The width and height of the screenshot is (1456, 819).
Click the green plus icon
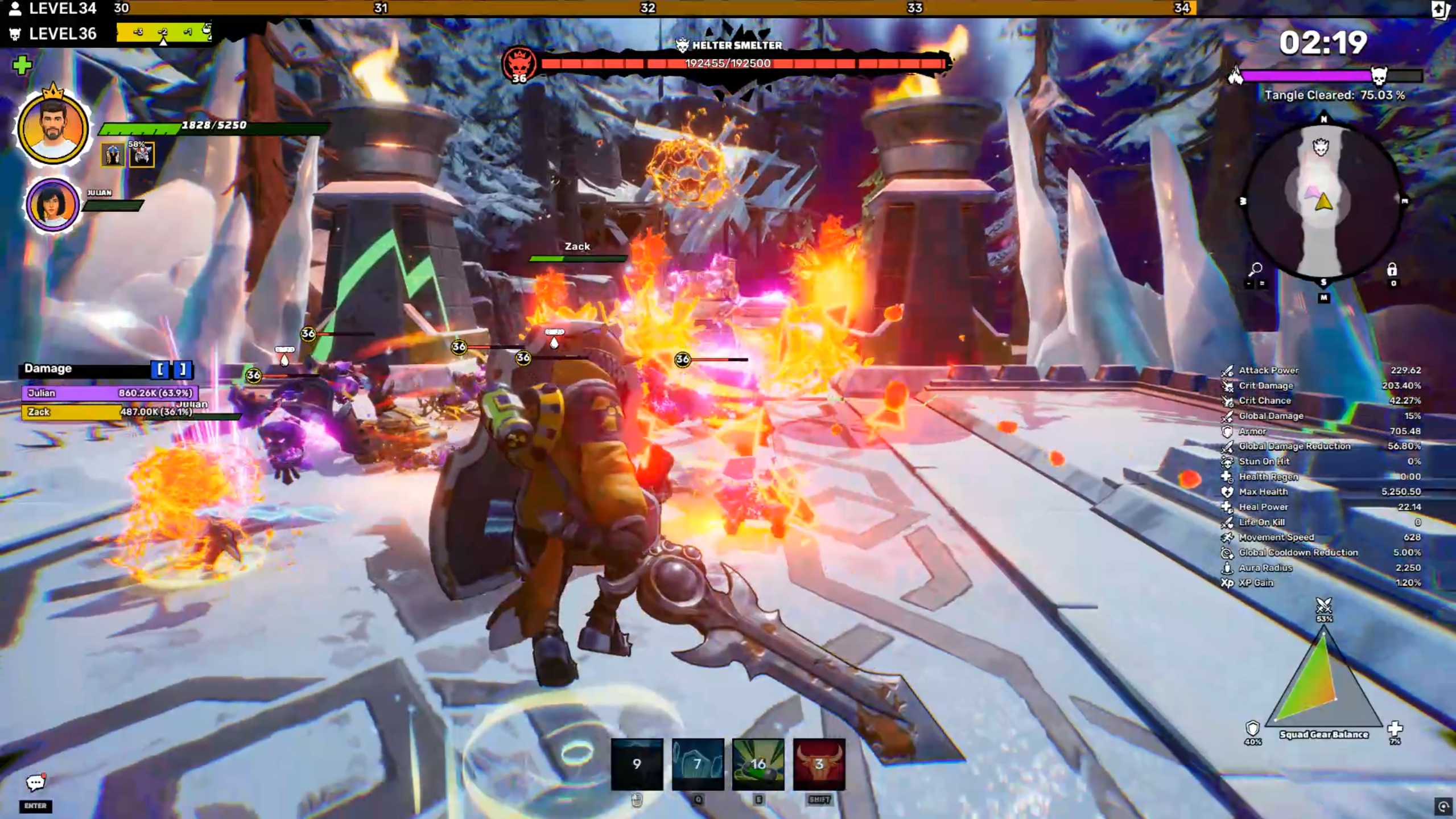[x=22, y=65]
